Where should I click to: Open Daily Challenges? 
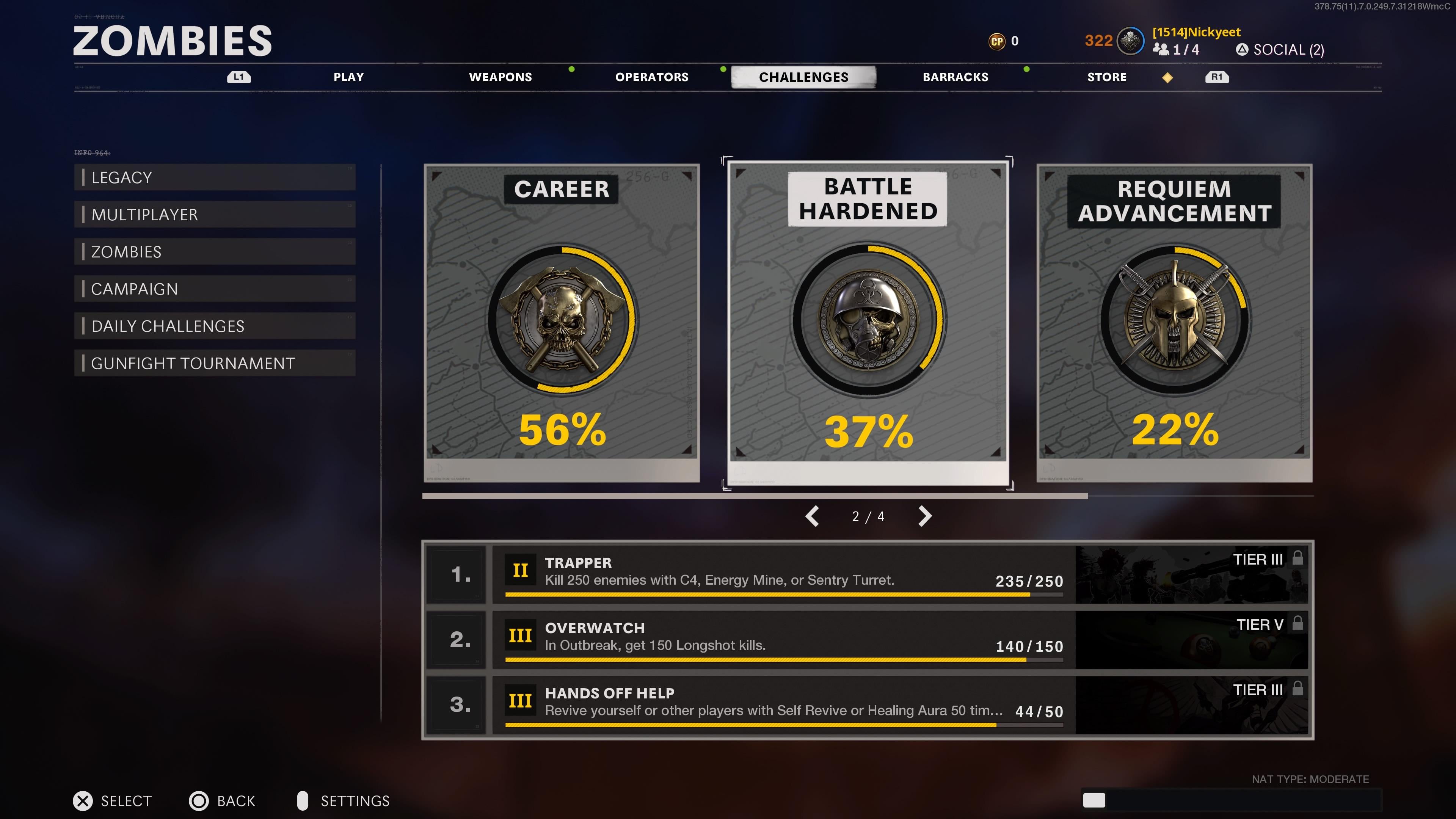tap(215, 326)
